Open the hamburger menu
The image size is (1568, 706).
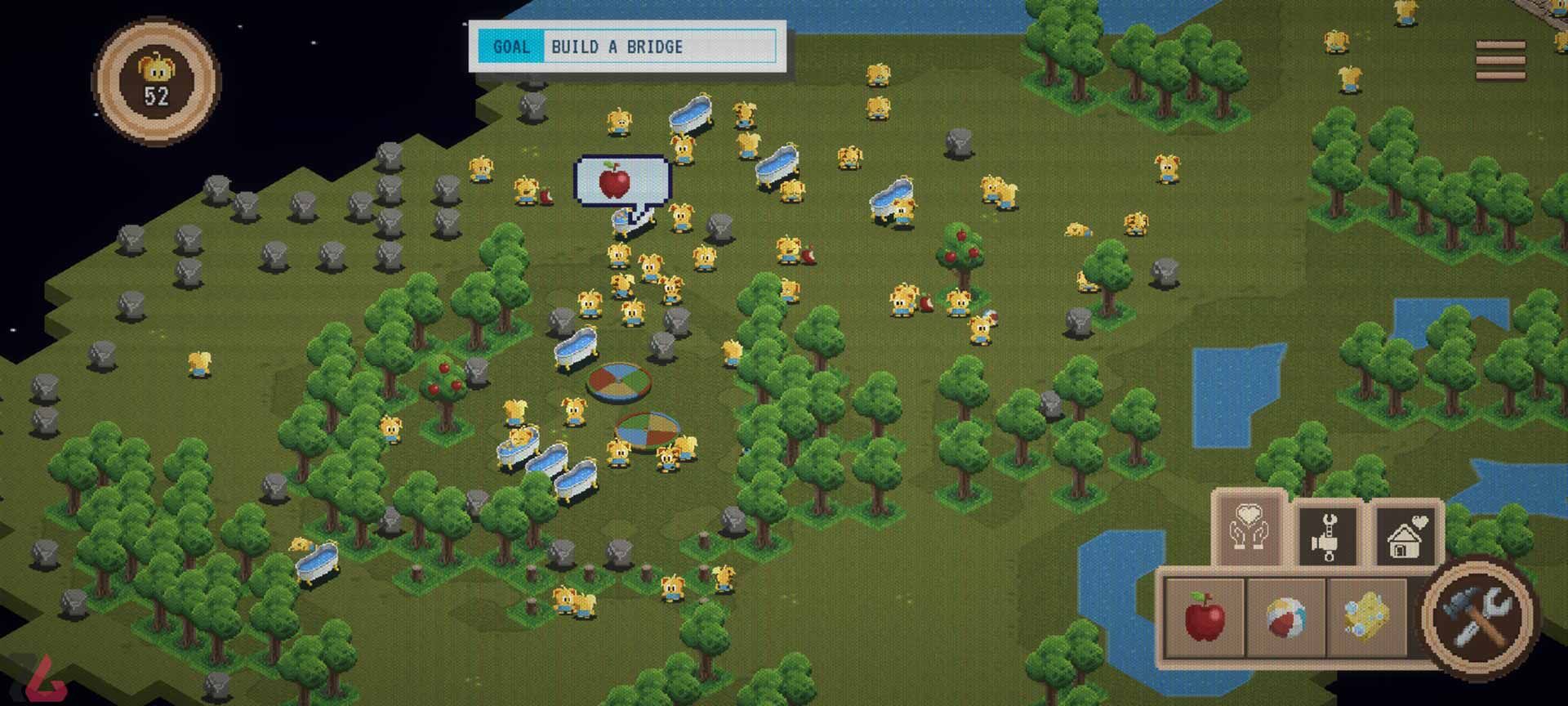[x=1500, y=61]
